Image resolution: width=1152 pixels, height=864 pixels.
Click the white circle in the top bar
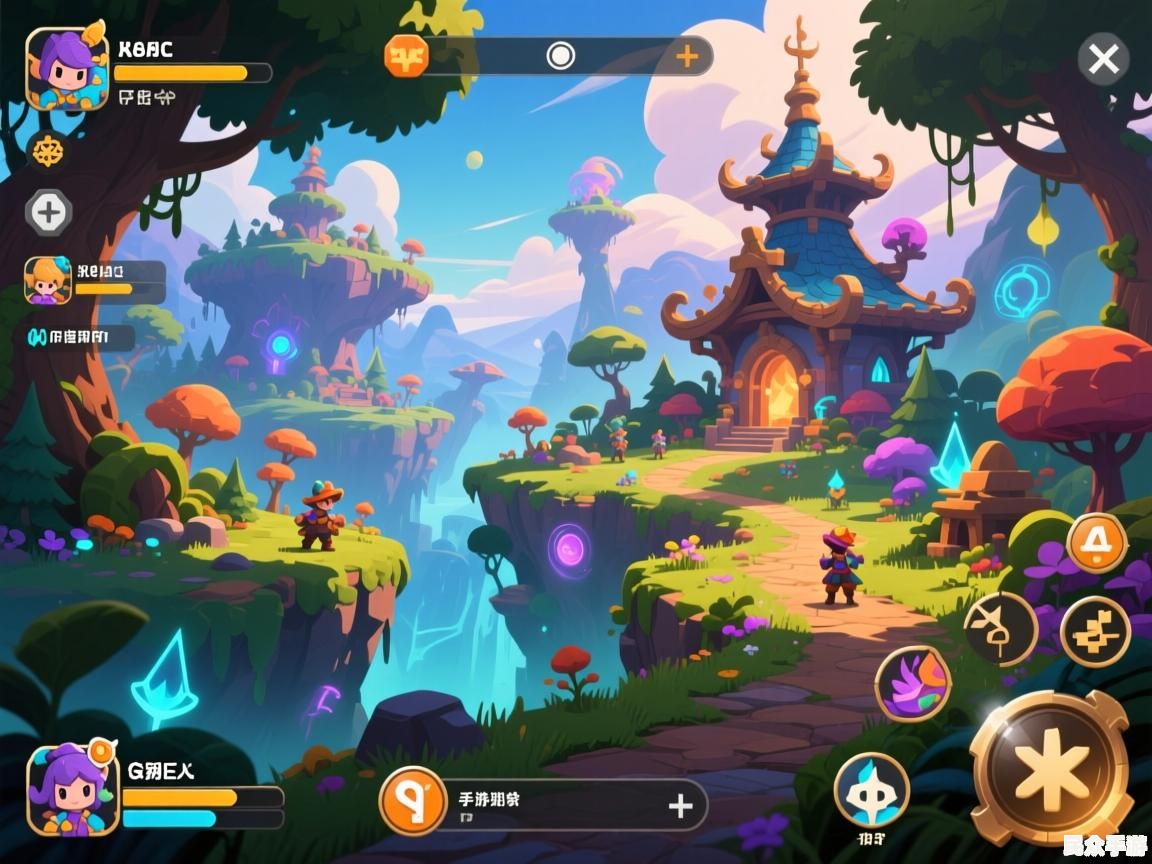click(x=561, y=56)
